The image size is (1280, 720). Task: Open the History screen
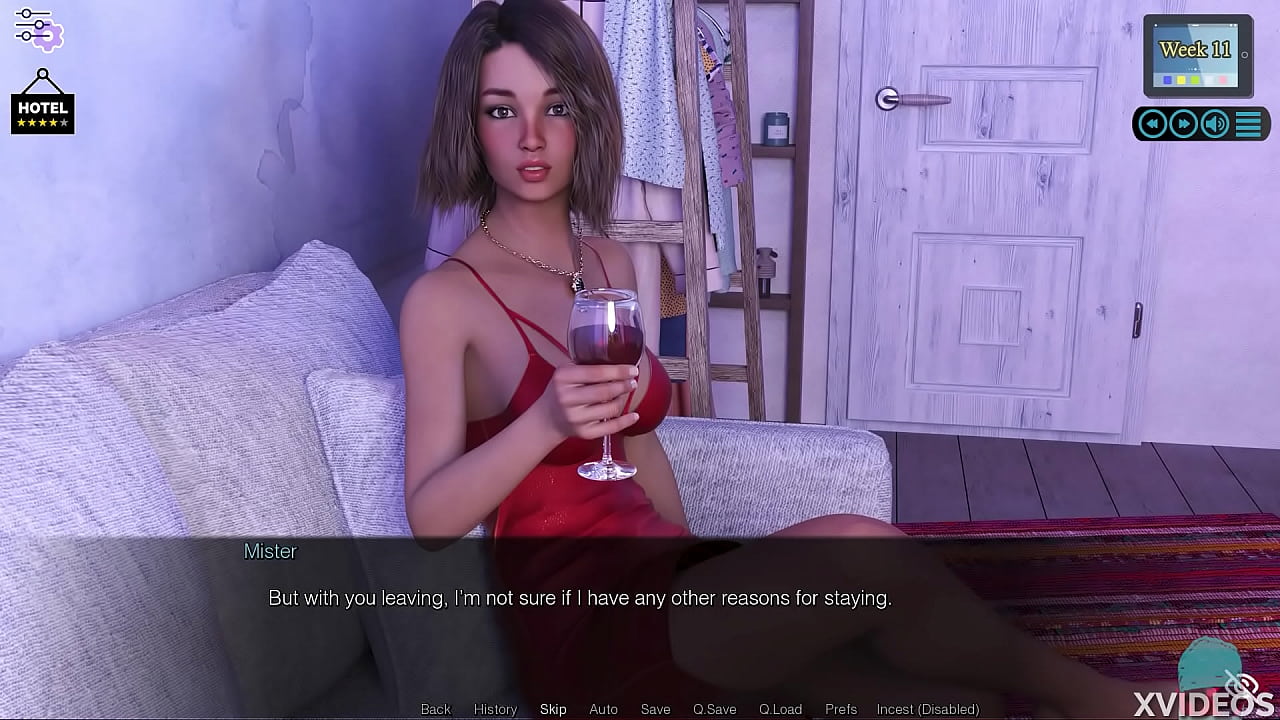(x=495, y=708)
